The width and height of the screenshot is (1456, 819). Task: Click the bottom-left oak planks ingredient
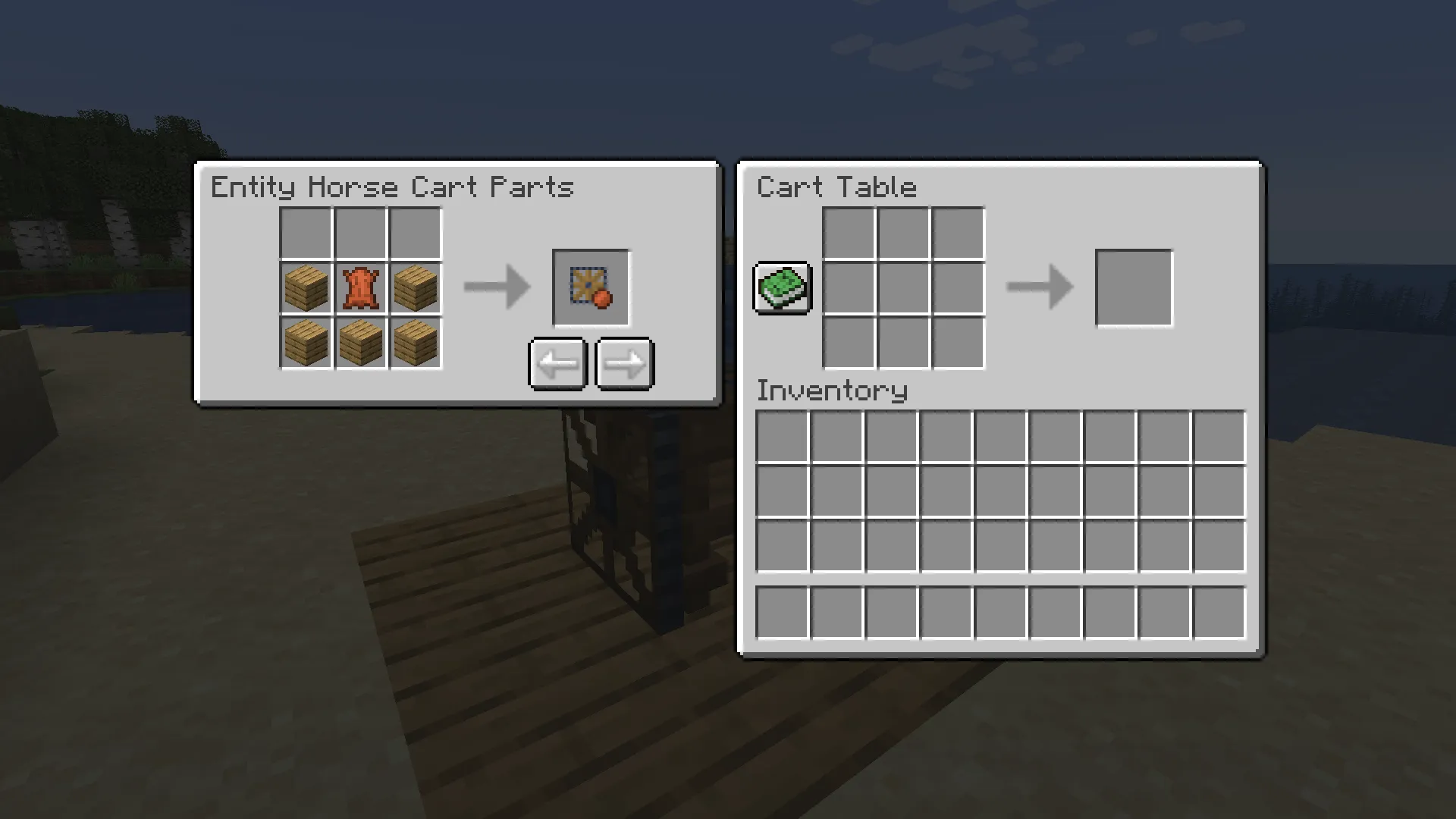tap(306, 343)
